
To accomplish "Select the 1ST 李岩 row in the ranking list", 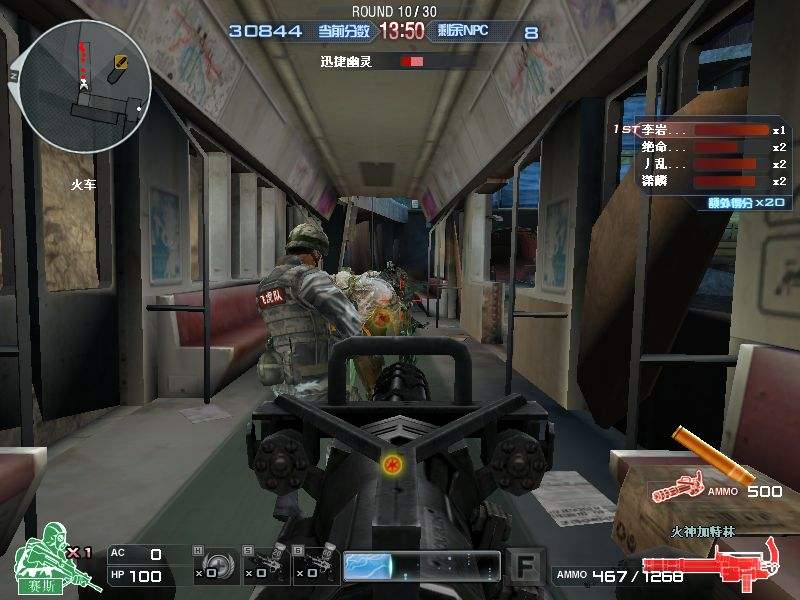I will (x=700, y=130).
